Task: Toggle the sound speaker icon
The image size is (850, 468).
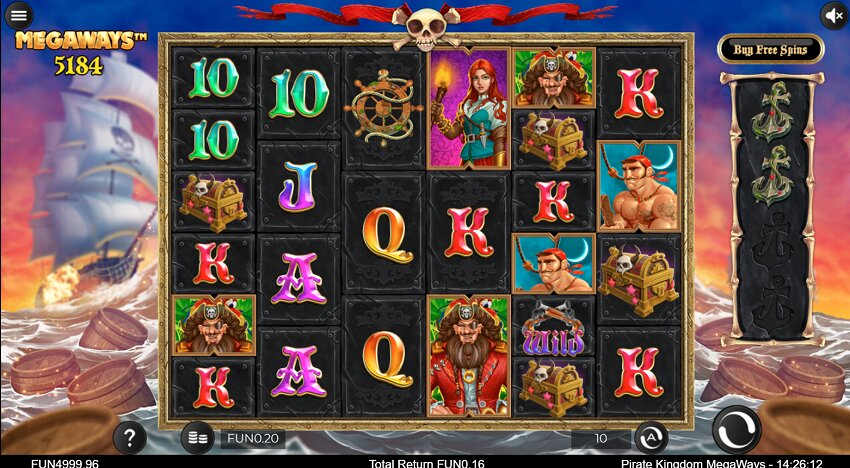Action: (x=834, y=15)
